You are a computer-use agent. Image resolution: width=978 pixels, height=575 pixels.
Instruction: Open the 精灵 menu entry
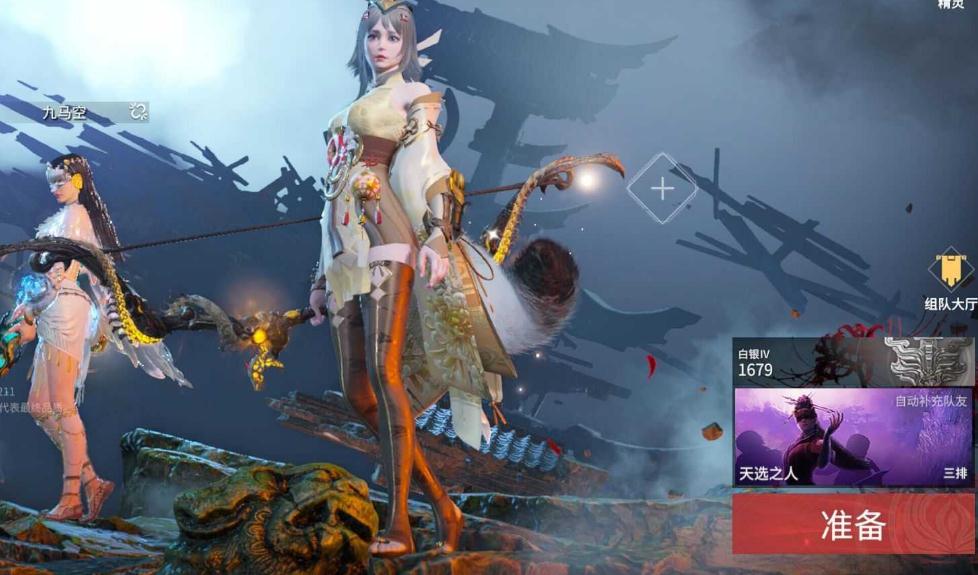point(950,5)
